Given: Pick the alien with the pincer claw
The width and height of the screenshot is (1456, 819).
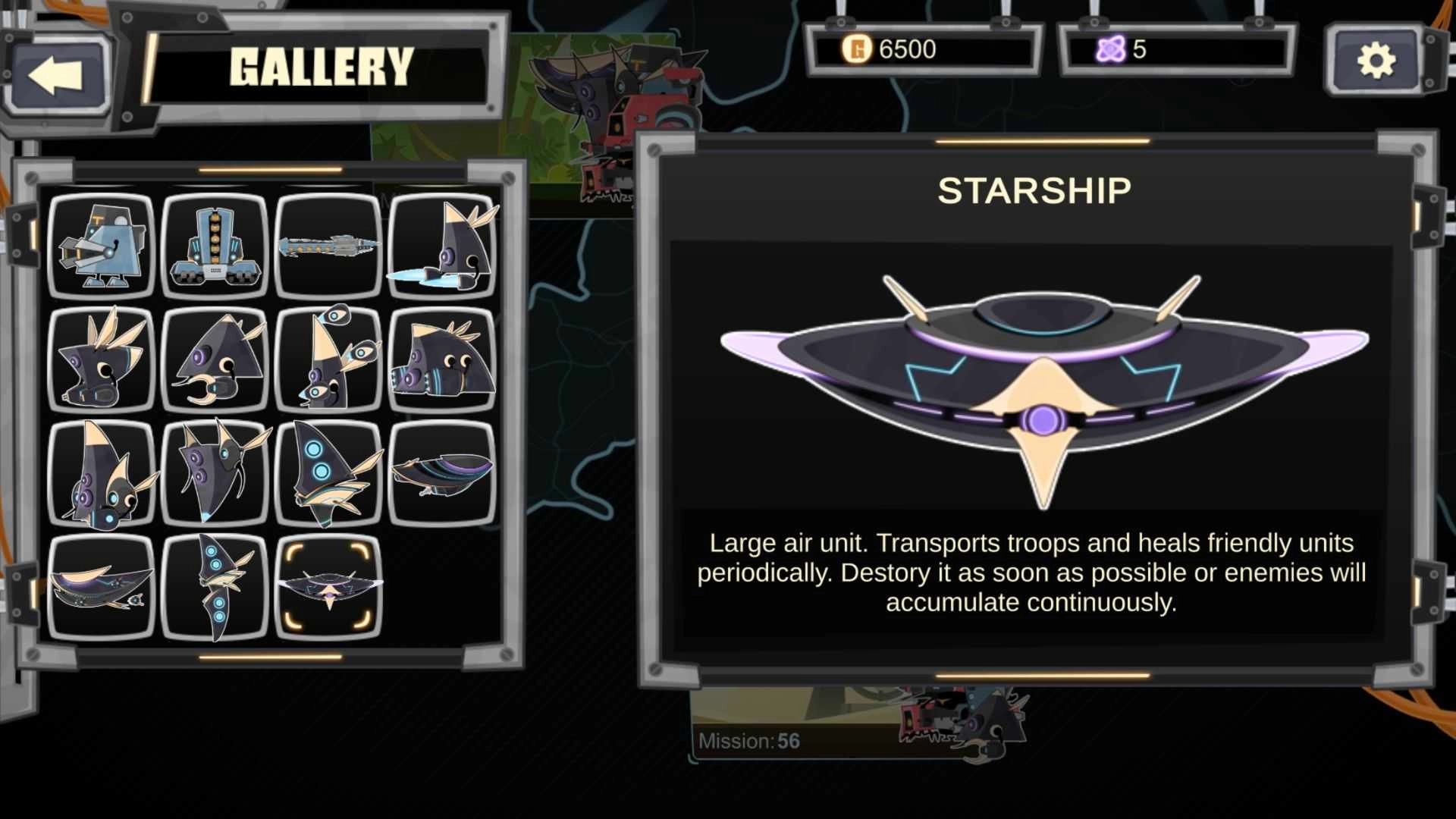Looking at the screenshot, I should pos(215,359).
